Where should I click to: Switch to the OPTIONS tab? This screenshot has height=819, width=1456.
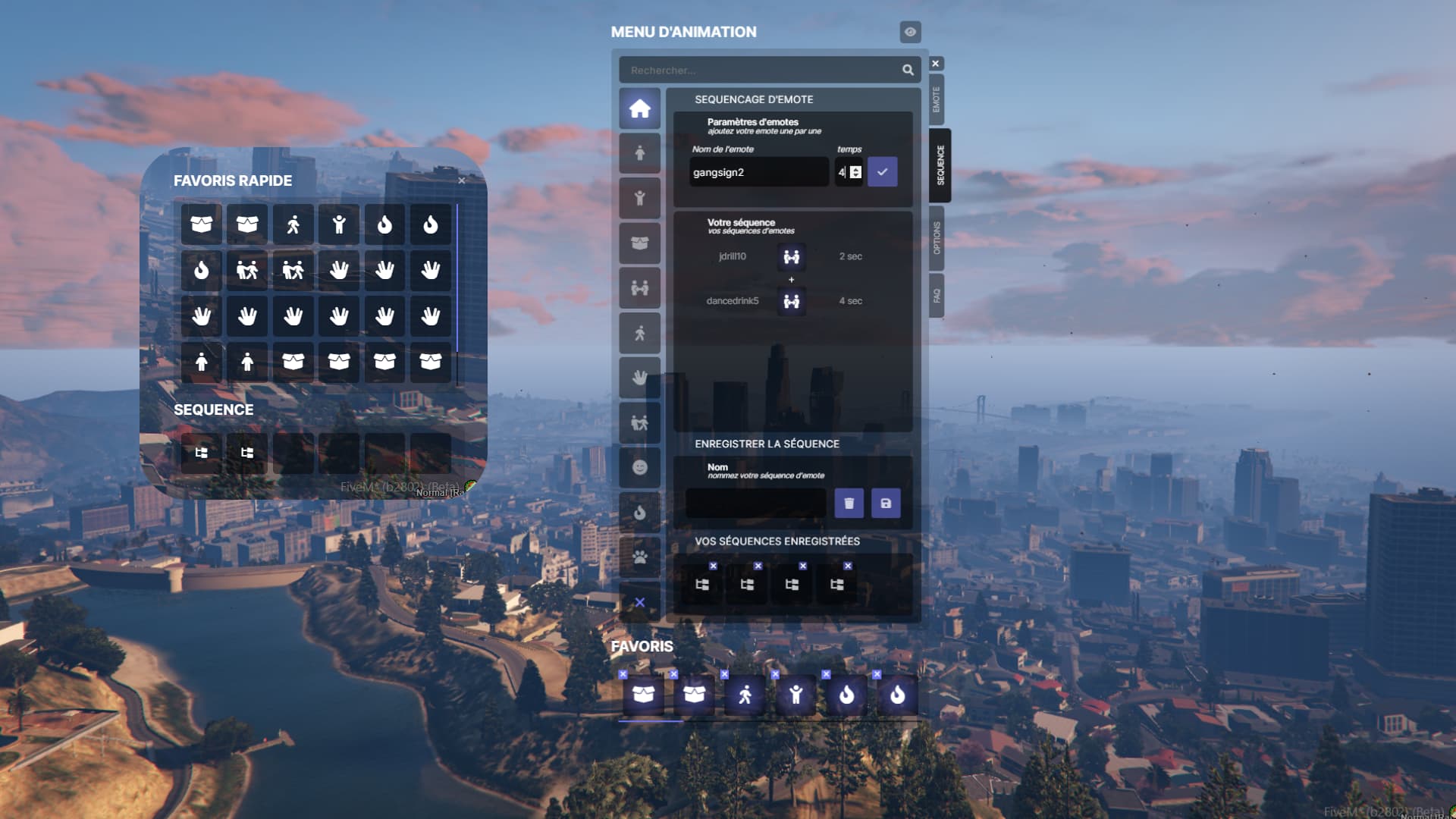pyautogui.click(x=937, y=235)
